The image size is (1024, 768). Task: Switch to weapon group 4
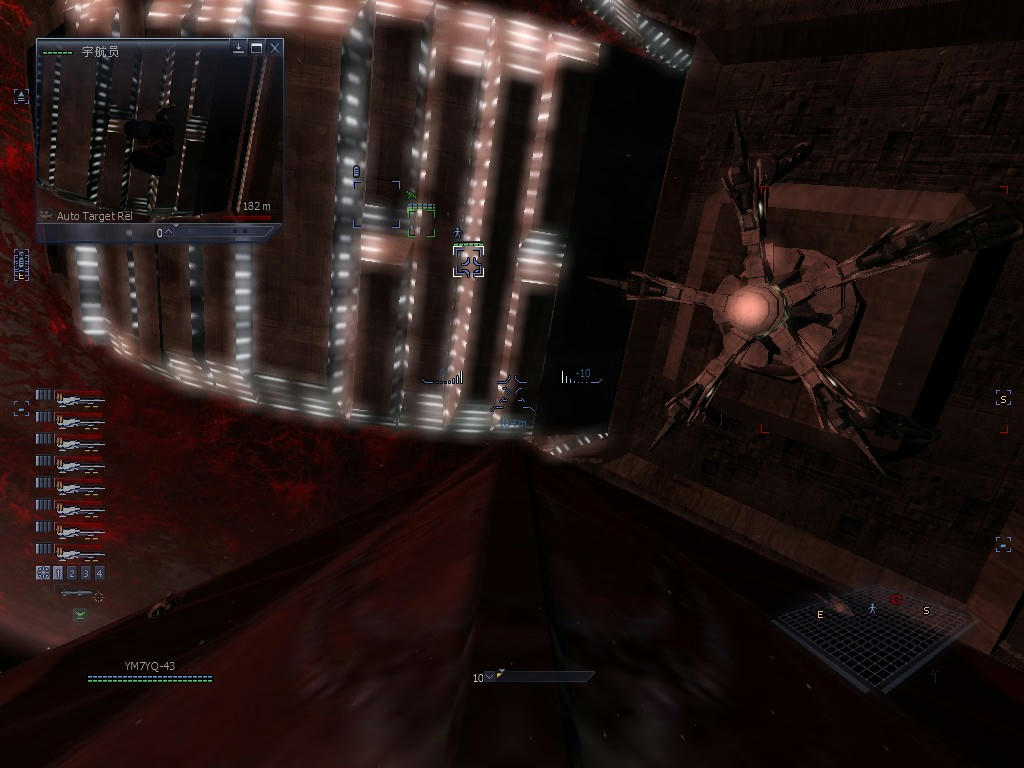[99, 573]
